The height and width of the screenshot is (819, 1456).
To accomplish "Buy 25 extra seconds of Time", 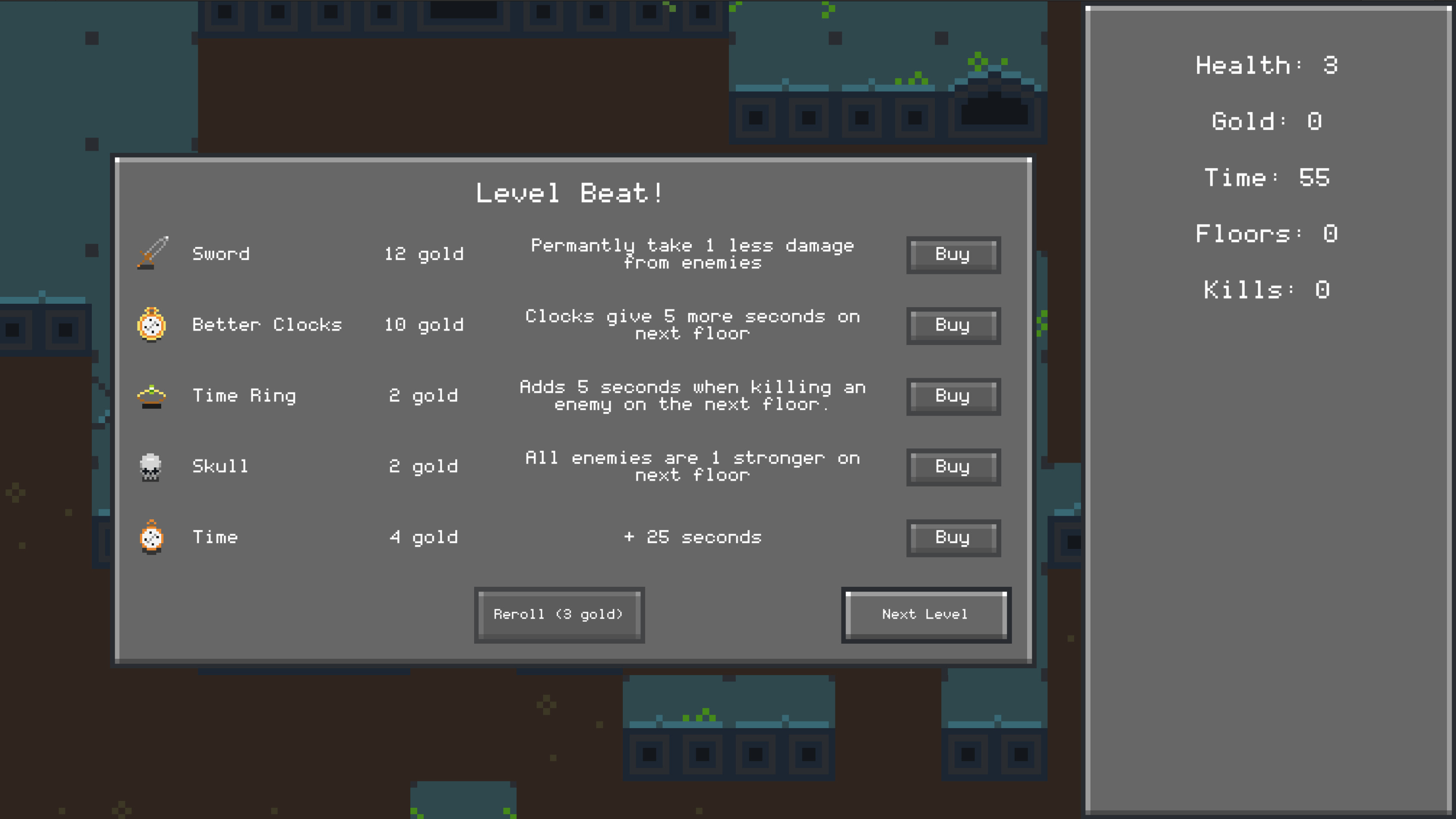I will click(953, 538).
